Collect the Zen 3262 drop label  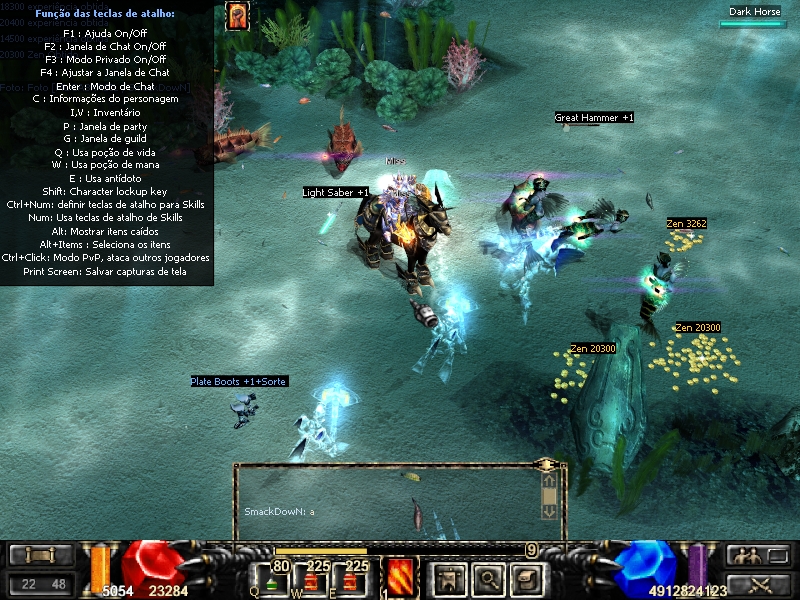(x=687, y=224)
